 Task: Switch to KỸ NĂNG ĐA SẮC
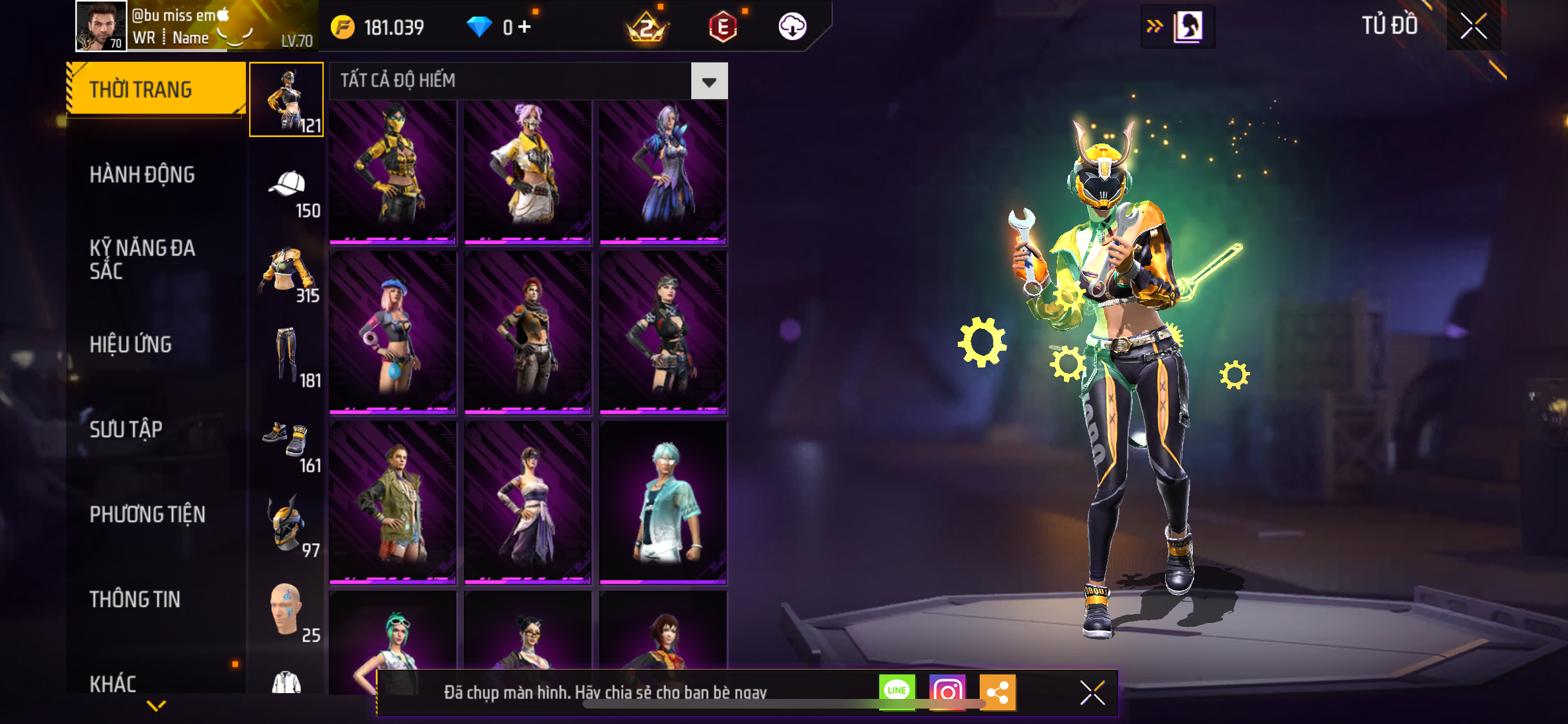pyautogui.click(x=142, y=259)
